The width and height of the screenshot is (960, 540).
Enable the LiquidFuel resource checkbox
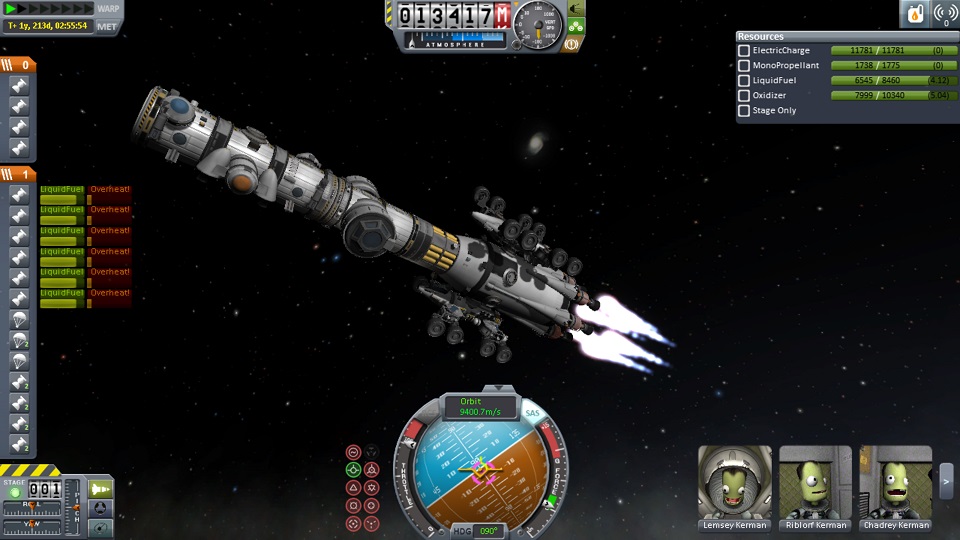[744, 80]
